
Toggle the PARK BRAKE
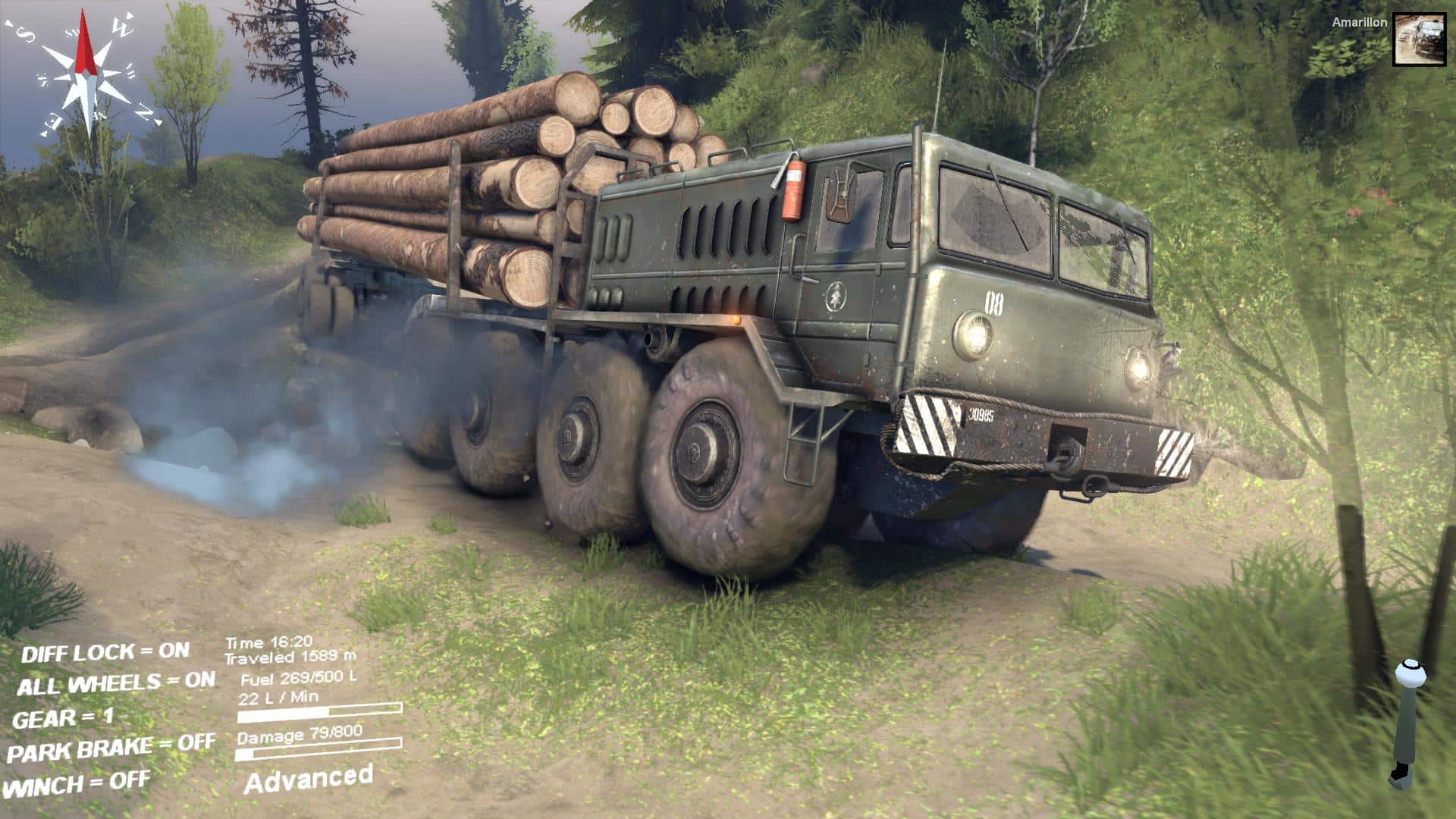coord(111,749)
